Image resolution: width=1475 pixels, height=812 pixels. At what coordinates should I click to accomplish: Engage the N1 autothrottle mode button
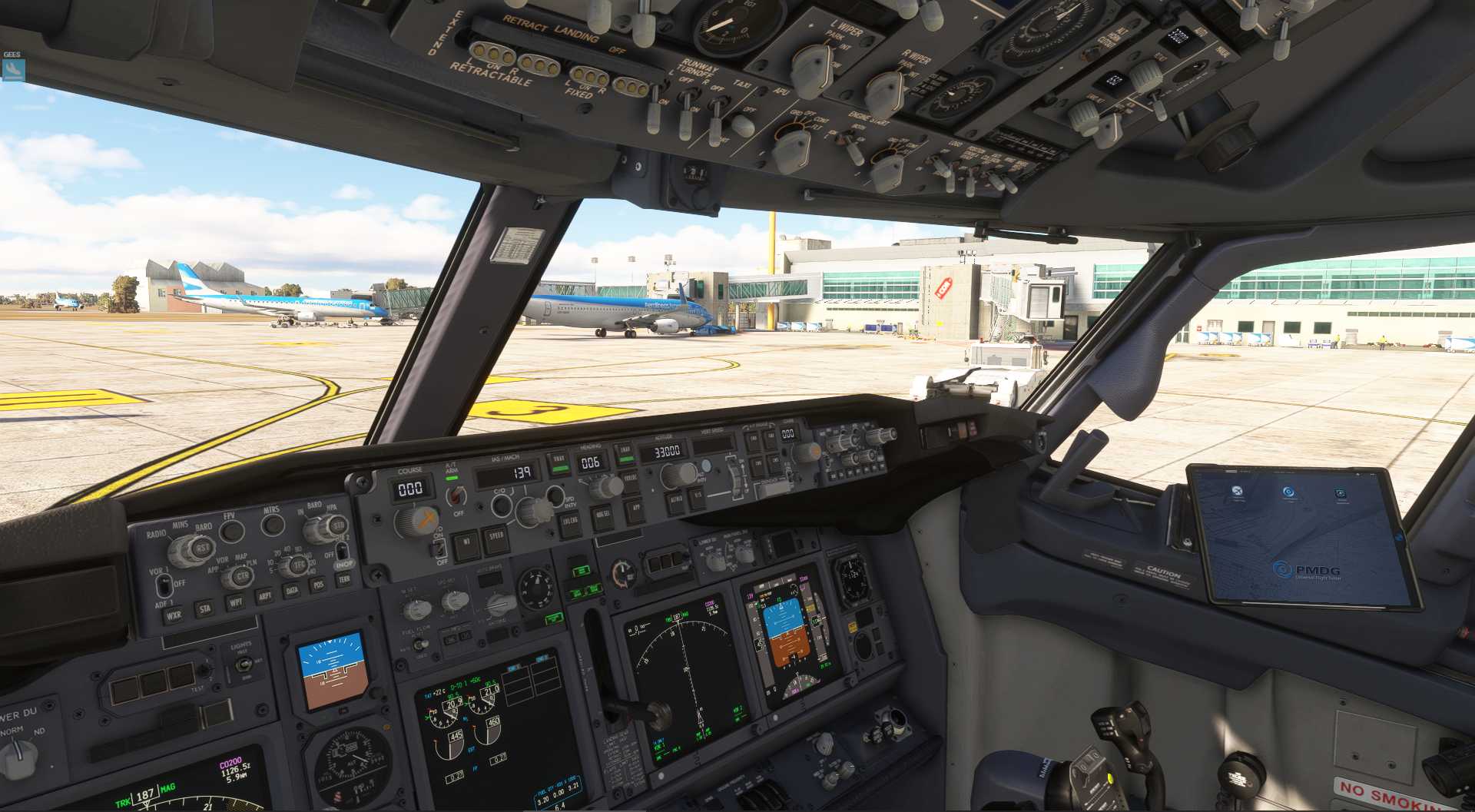tap(466, 544)
